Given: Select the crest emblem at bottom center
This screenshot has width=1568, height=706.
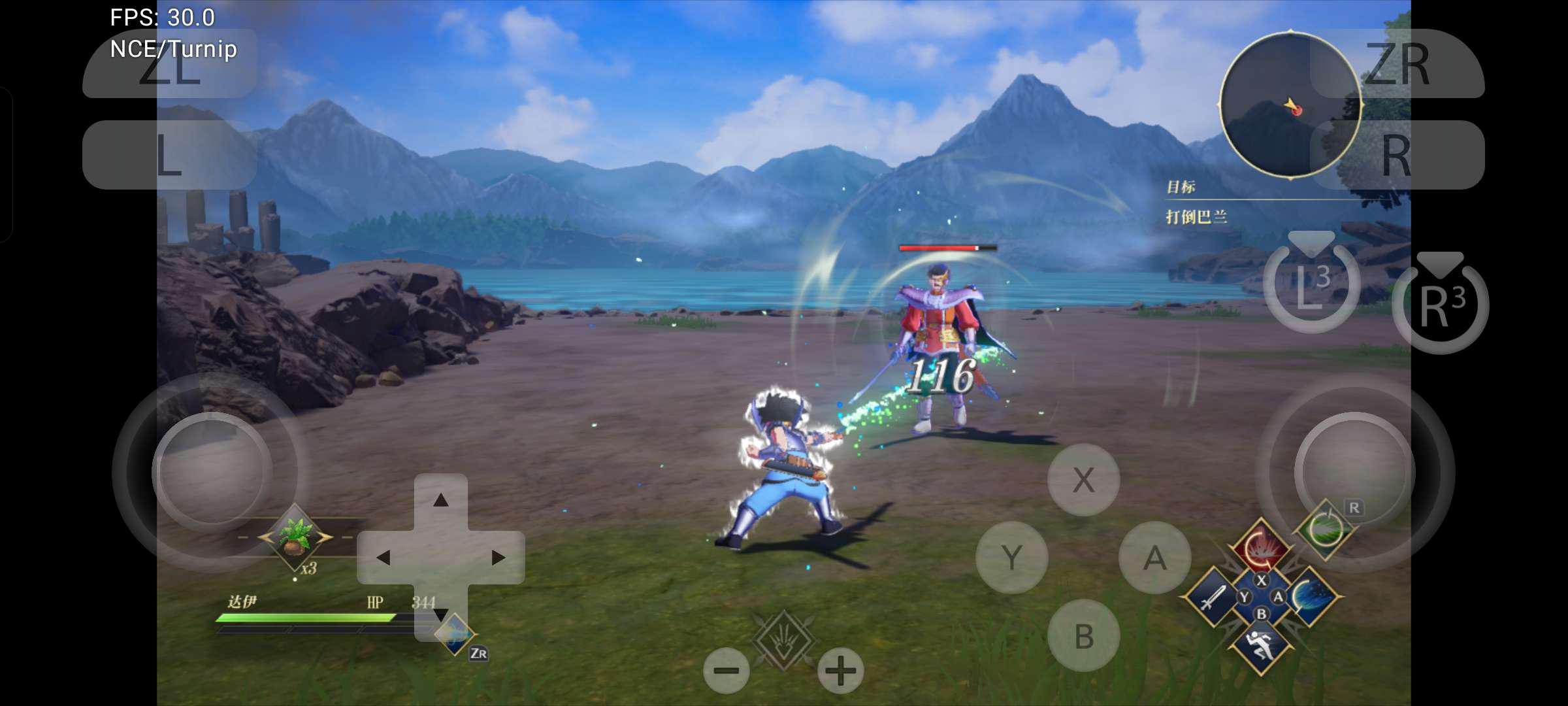Looking at the screenshot, I should (x=783, y=639).
